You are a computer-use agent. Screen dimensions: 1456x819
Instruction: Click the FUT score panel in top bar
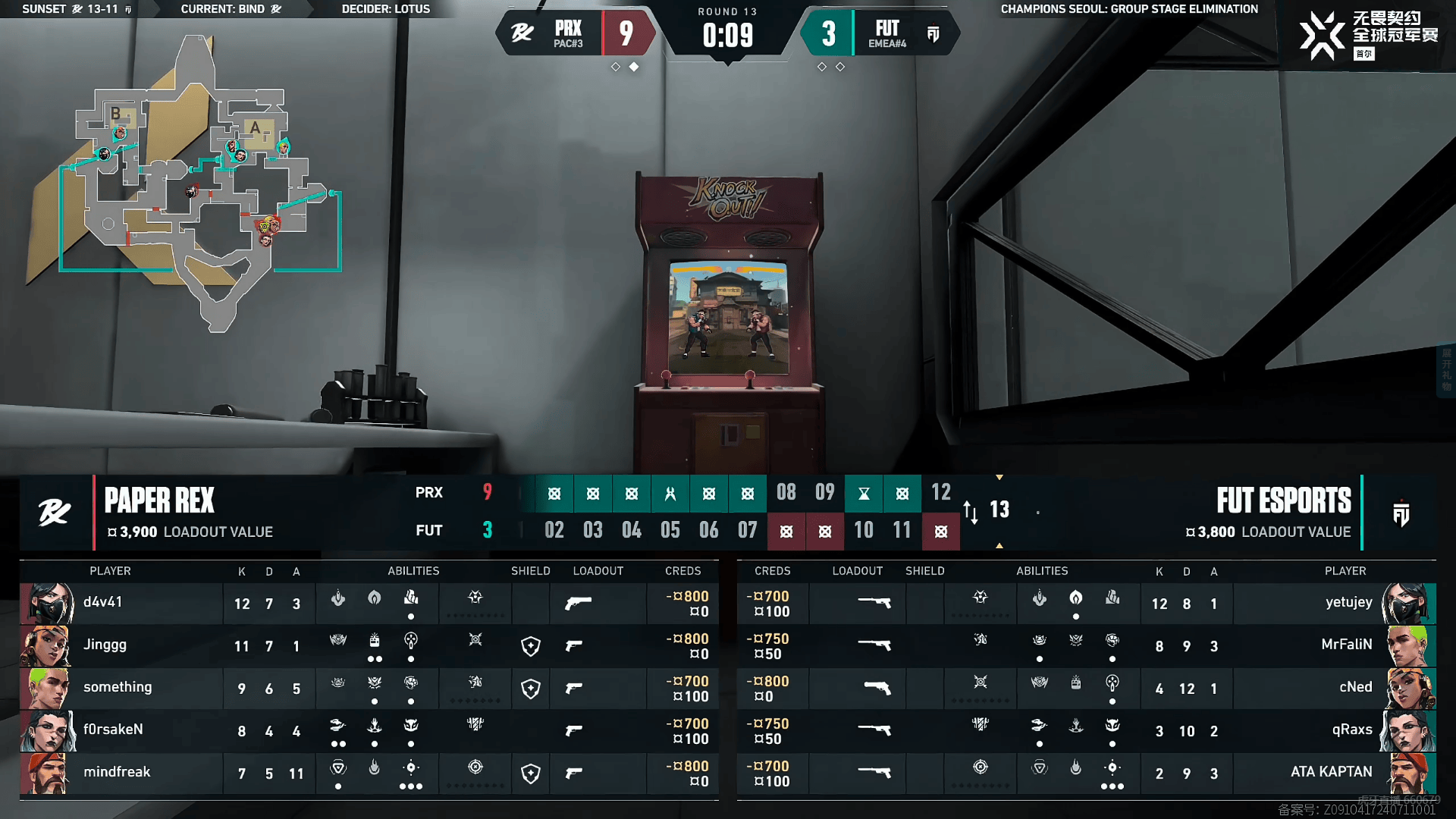[x=880, y=33]
